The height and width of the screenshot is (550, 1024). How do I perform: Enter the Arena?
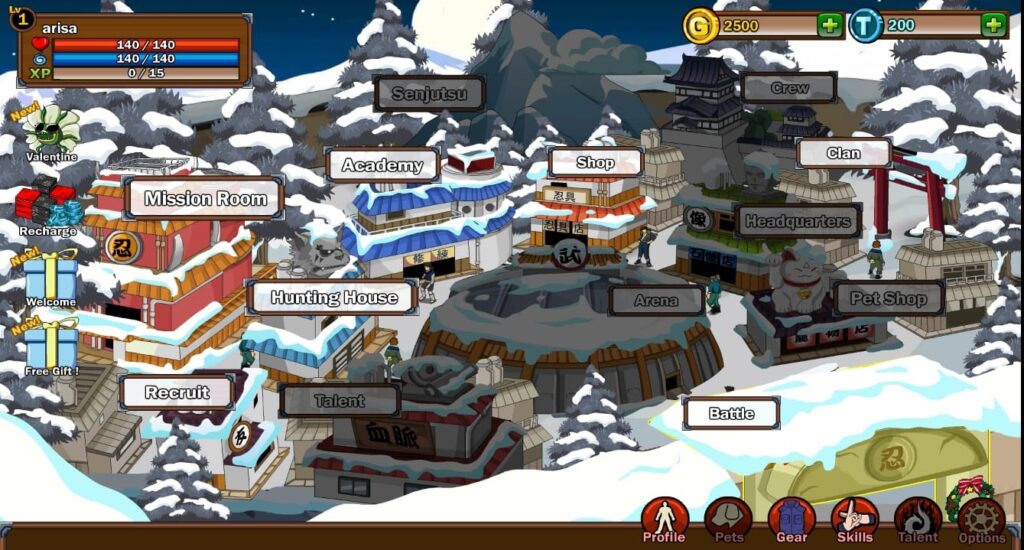coord(656,300)
